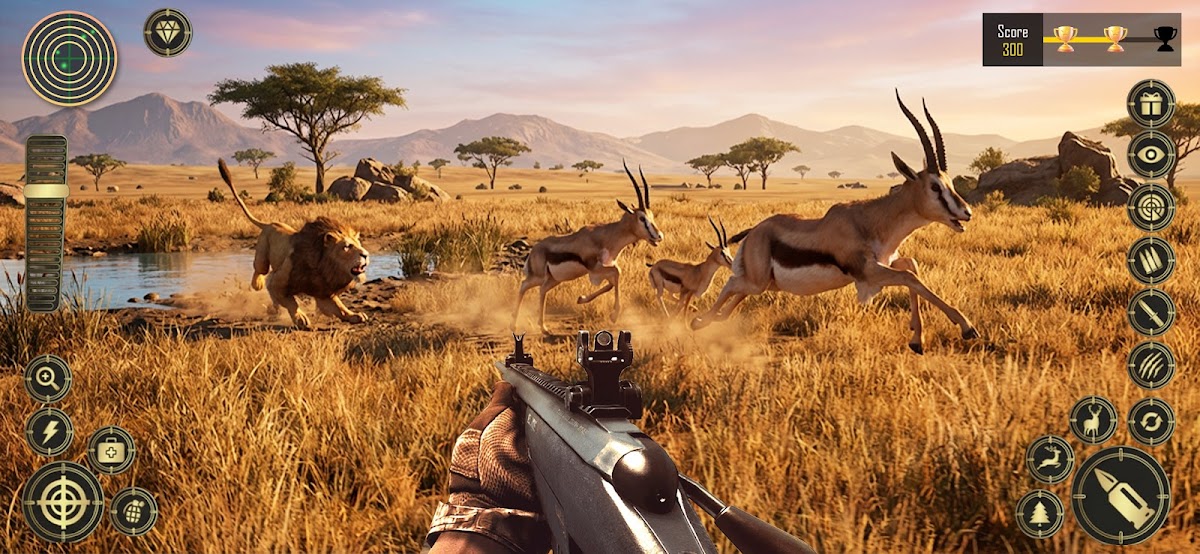Viewport: 1200px width, 554px height.
Task: Click the vertical zoom slider track
Action: tap(45, 223)
